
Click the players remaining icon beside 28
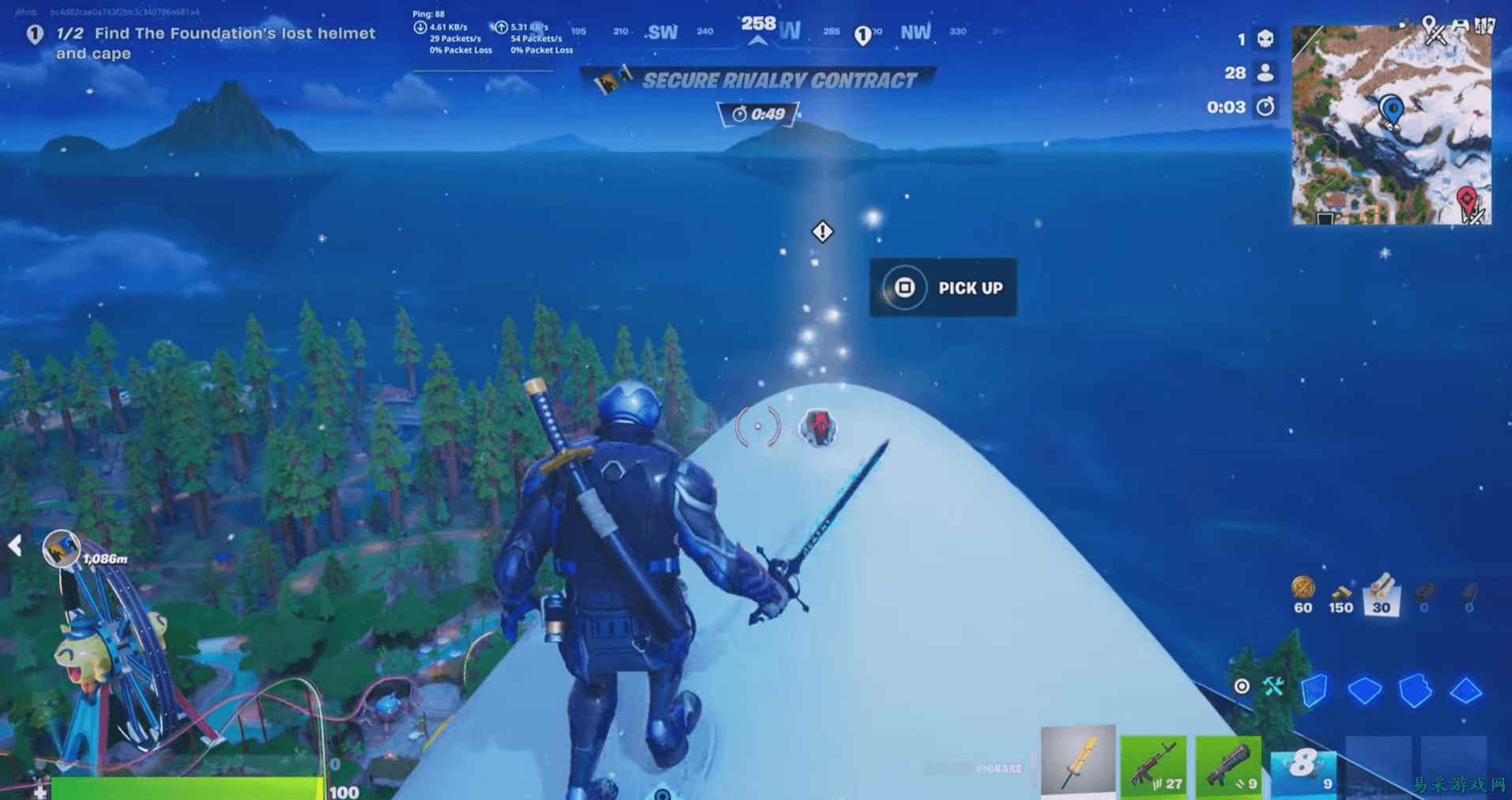click(1265, 73)
